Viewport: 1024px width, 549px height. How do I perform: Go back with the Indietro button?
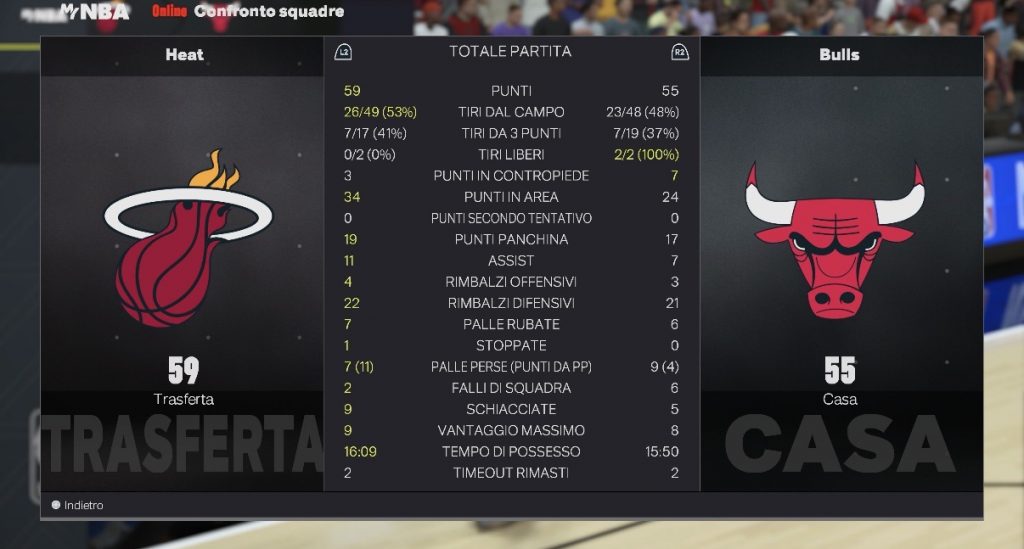coord(78,505)
